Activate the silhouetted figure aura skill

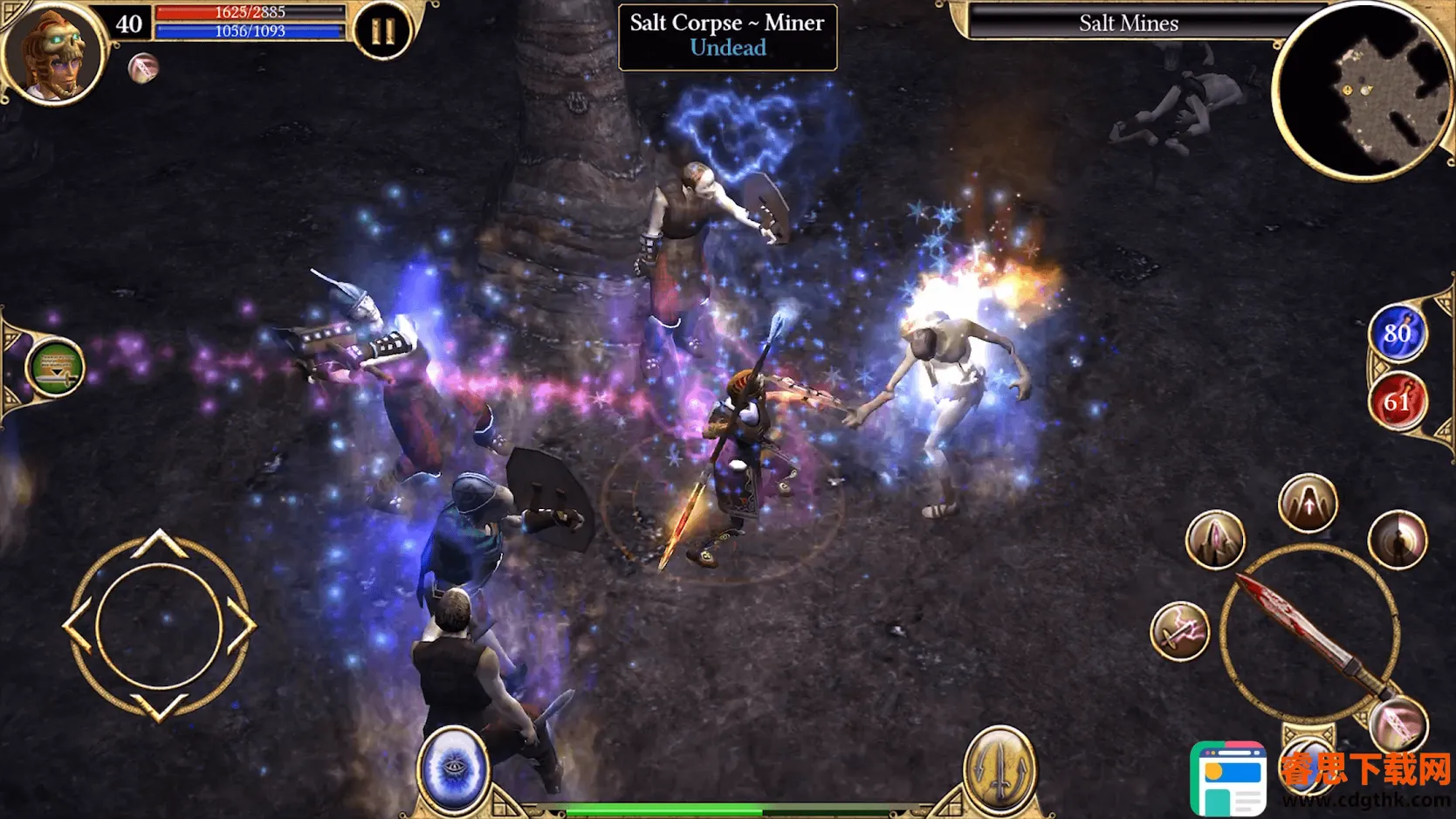tap(1398, 540)
